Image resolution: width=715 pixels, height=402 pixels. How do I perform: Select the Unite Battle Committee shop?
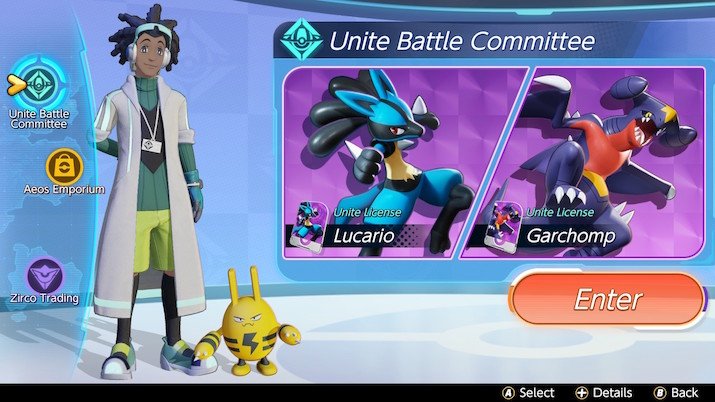pos(39,86)
